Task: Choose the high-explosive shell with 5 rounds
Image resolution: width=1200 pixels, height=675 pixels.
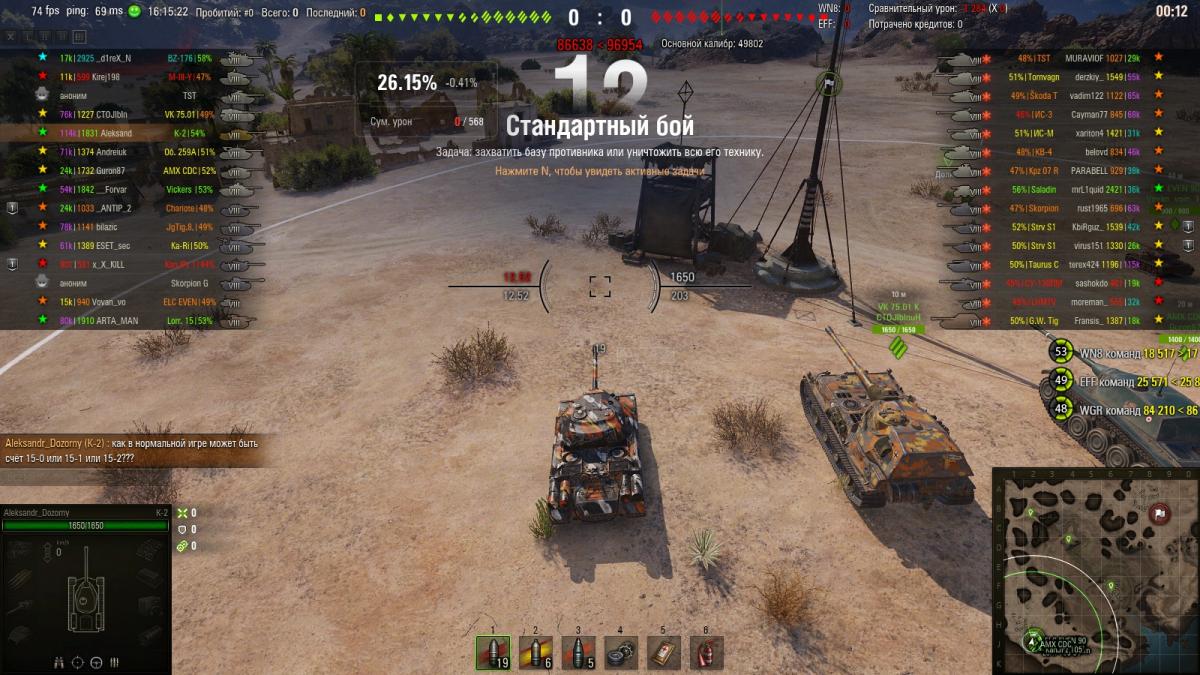Action: point(578,653)
